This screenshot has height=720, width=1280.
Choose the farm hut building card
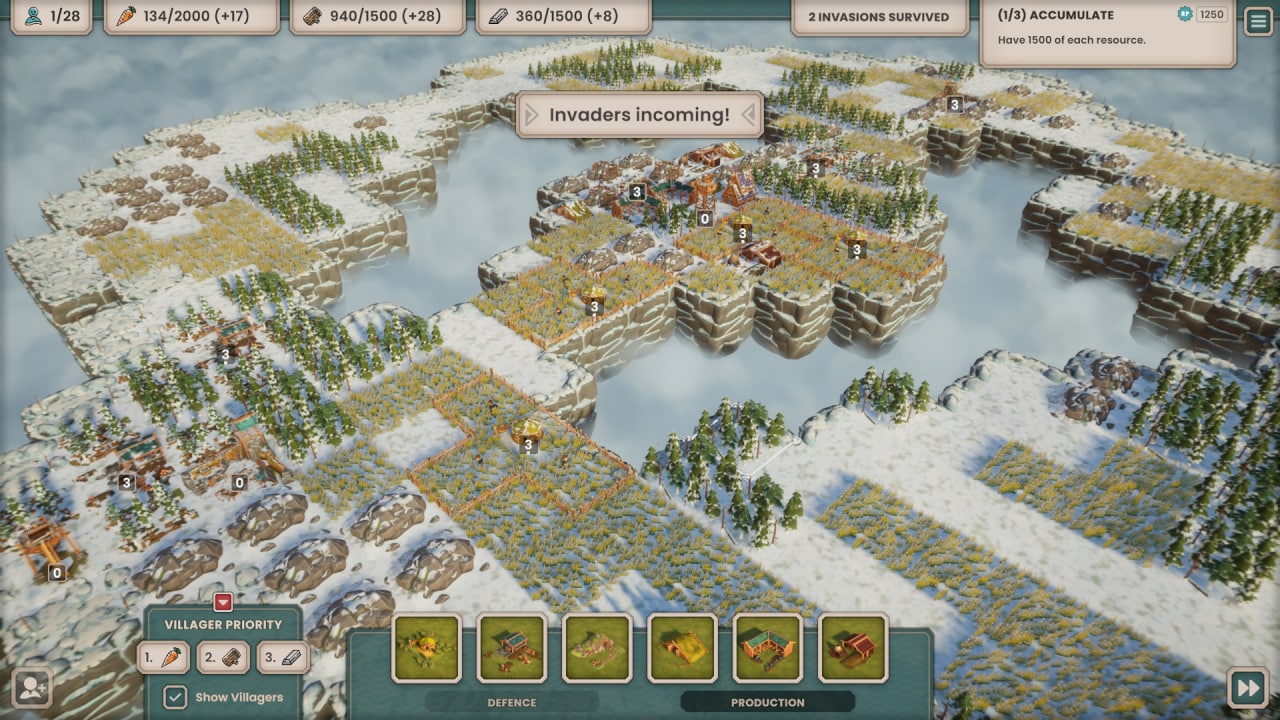click(426, 648)
